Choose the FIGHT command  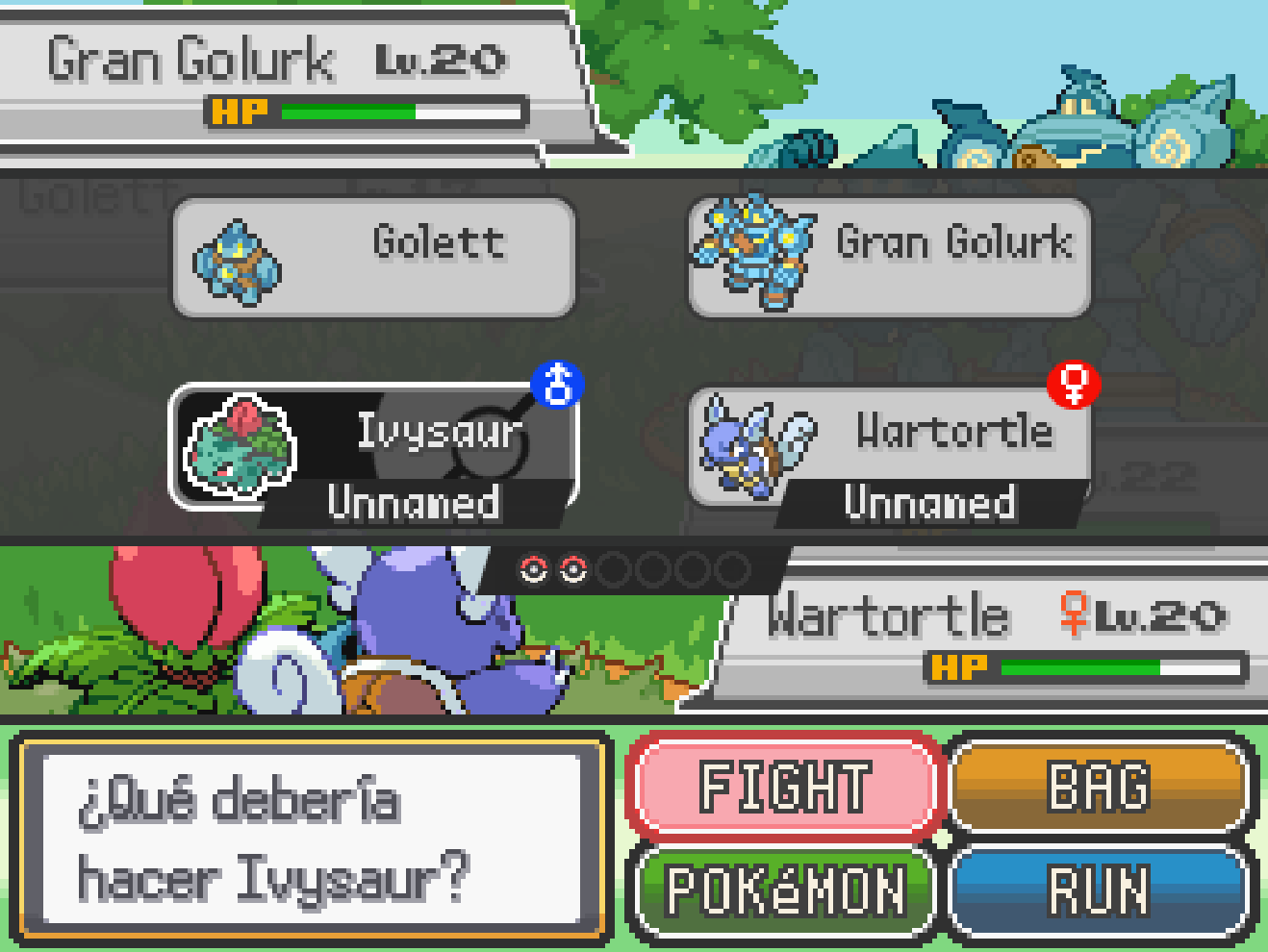point(784,787)
